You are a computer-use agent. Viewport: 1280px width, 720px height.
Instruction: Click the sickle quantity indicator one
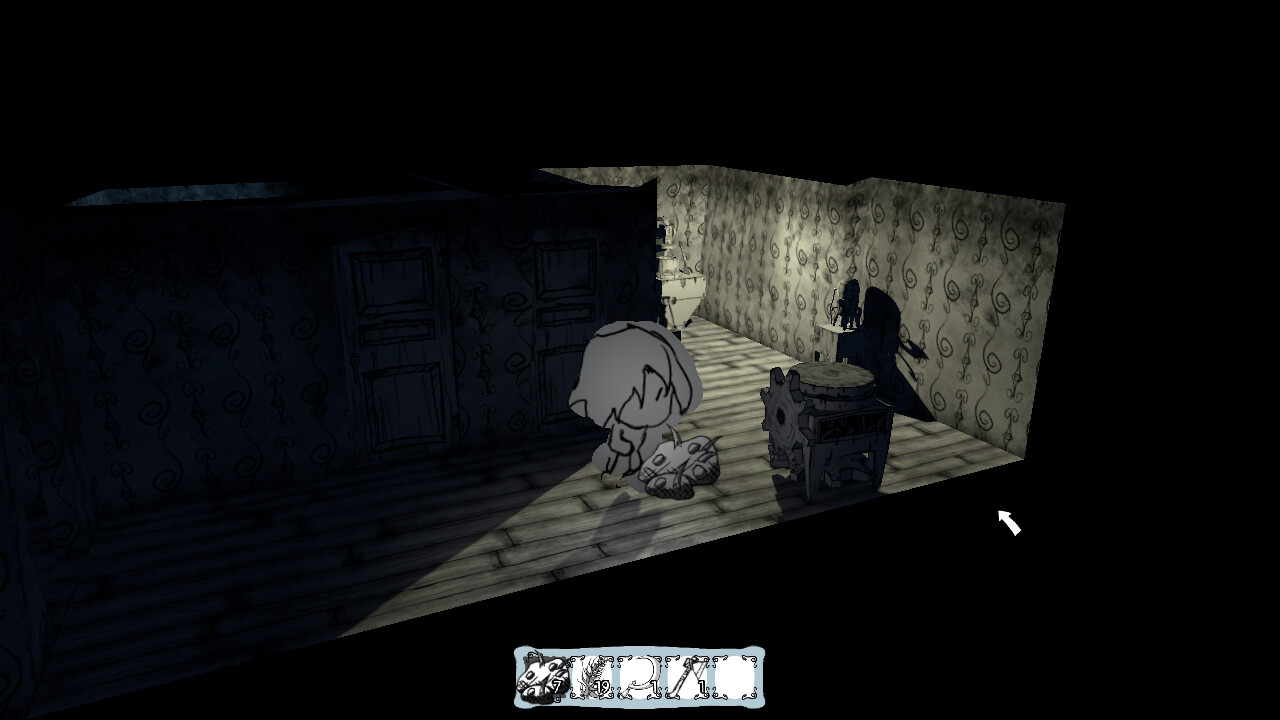[654, 686]
